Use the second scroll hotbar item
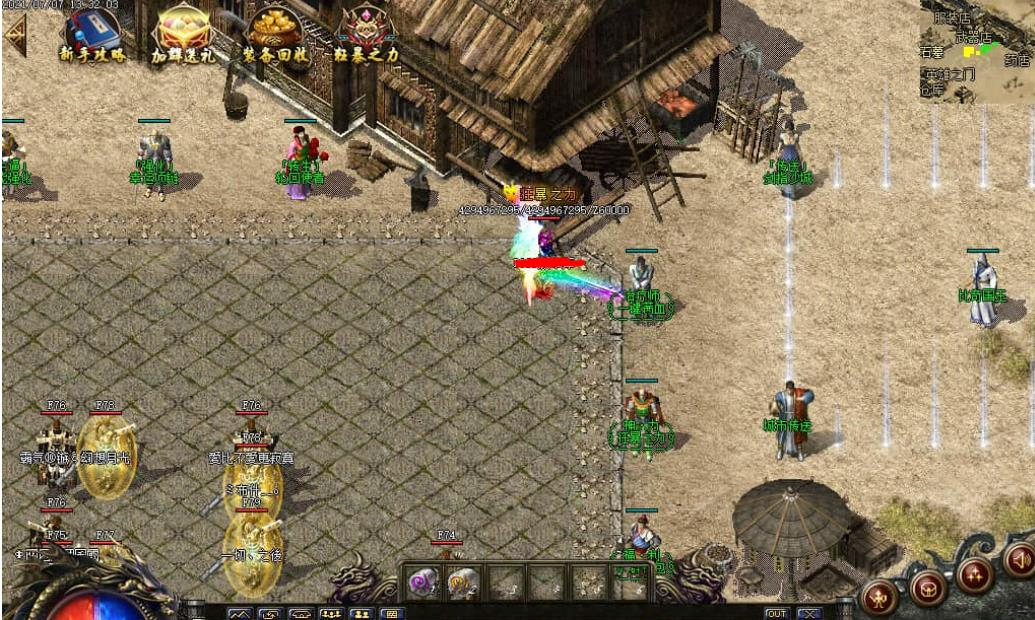 coord(462,582)
